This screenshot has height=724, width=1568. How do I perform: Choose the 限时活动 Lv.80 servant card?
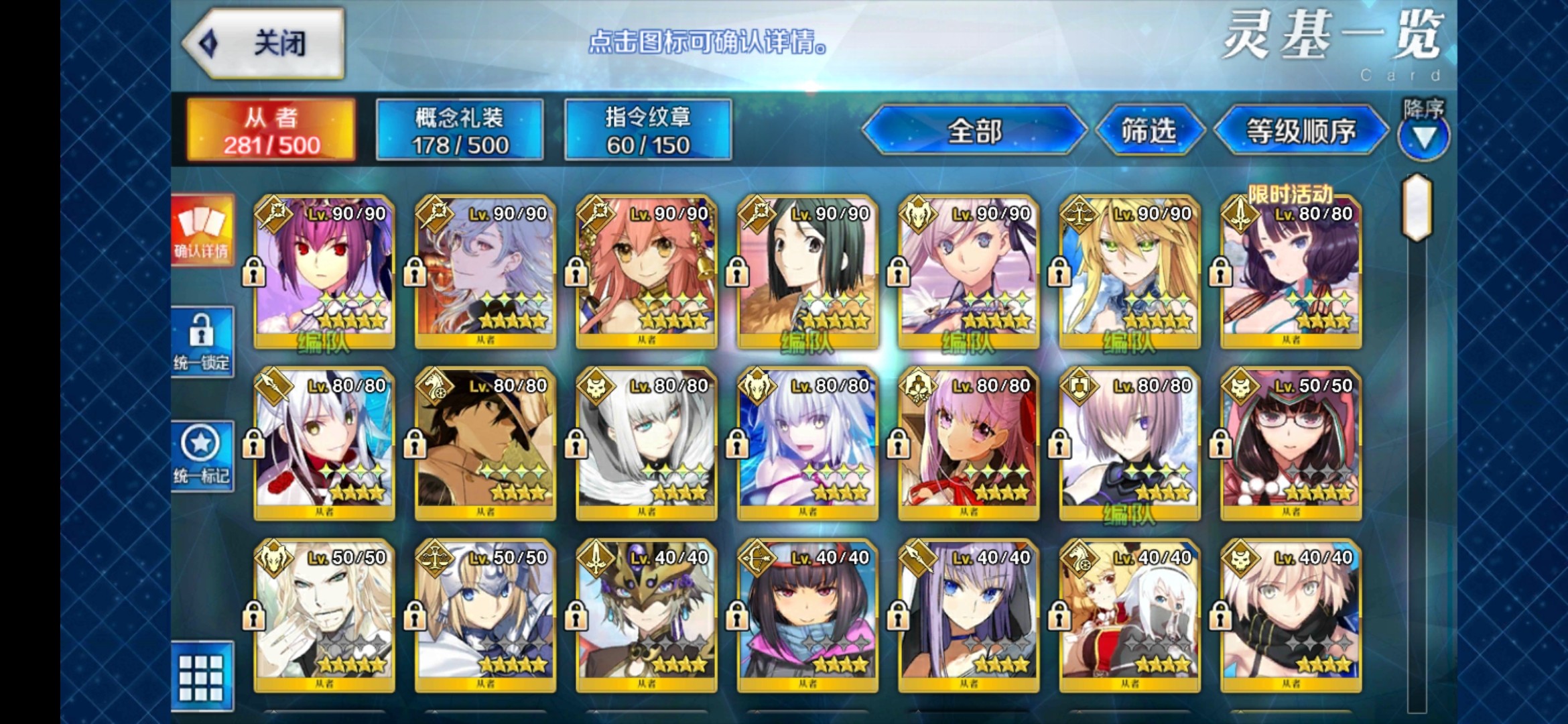(x=1291, y=271)
